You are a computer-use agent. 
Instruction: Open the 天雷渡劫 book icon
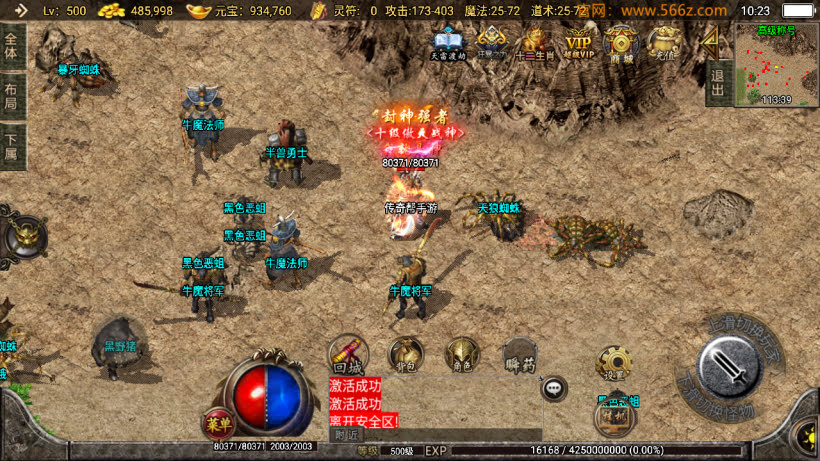(447, 42)
